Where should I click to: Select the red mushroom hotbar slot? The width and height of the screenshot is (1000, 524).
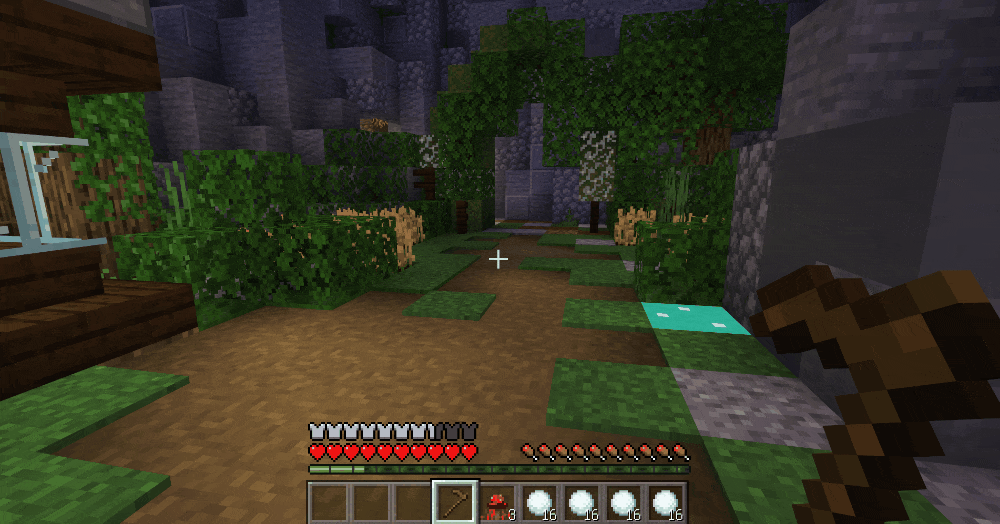(496, 503)
